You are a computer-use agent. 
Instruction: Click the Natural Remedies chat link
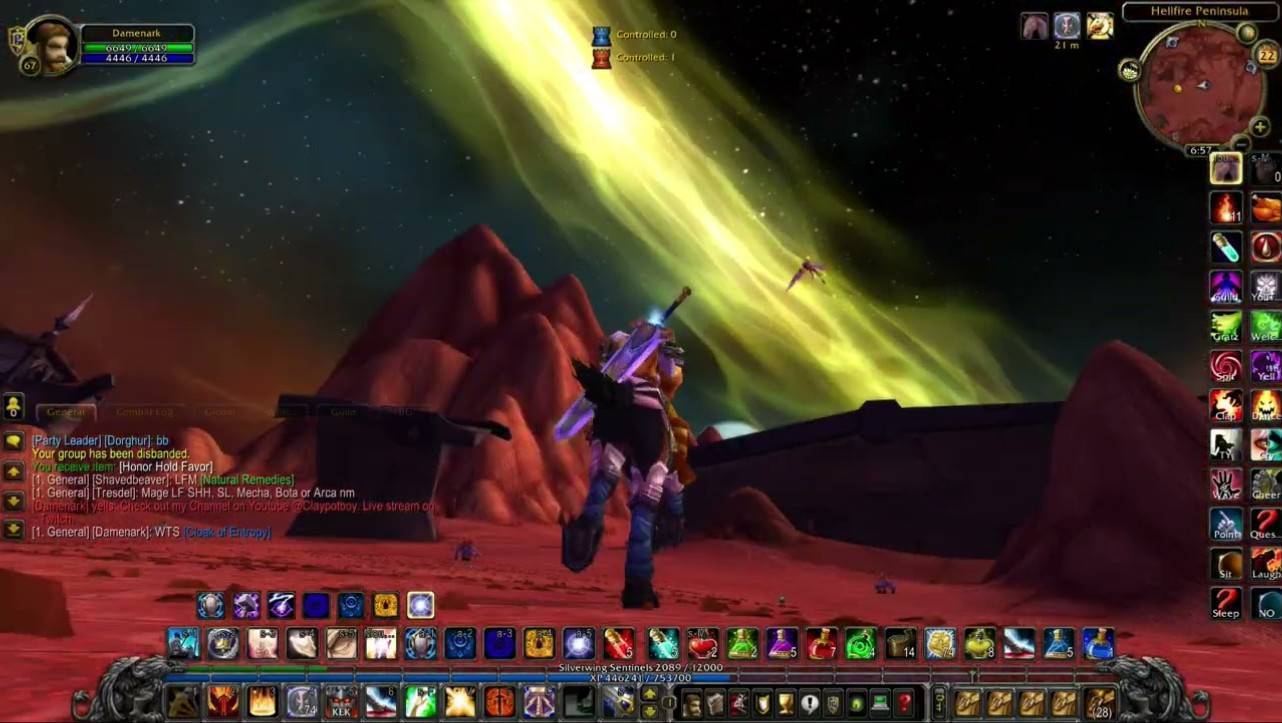[247, 480]
